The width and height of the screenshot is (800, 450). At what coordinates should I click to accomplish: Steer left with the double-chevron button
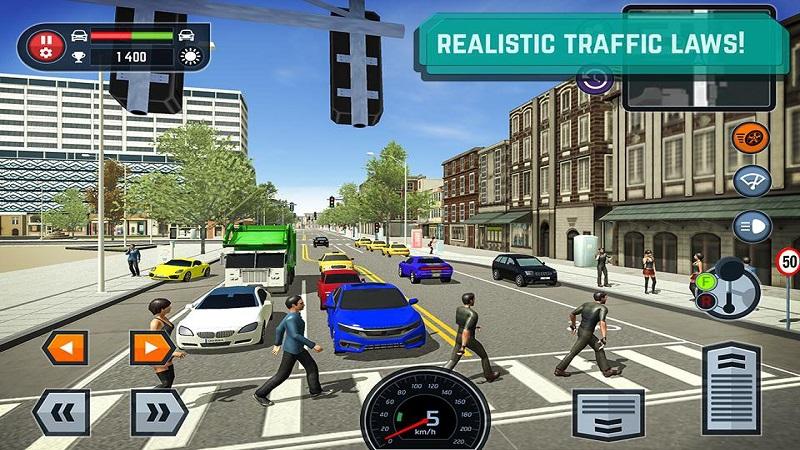60,412
